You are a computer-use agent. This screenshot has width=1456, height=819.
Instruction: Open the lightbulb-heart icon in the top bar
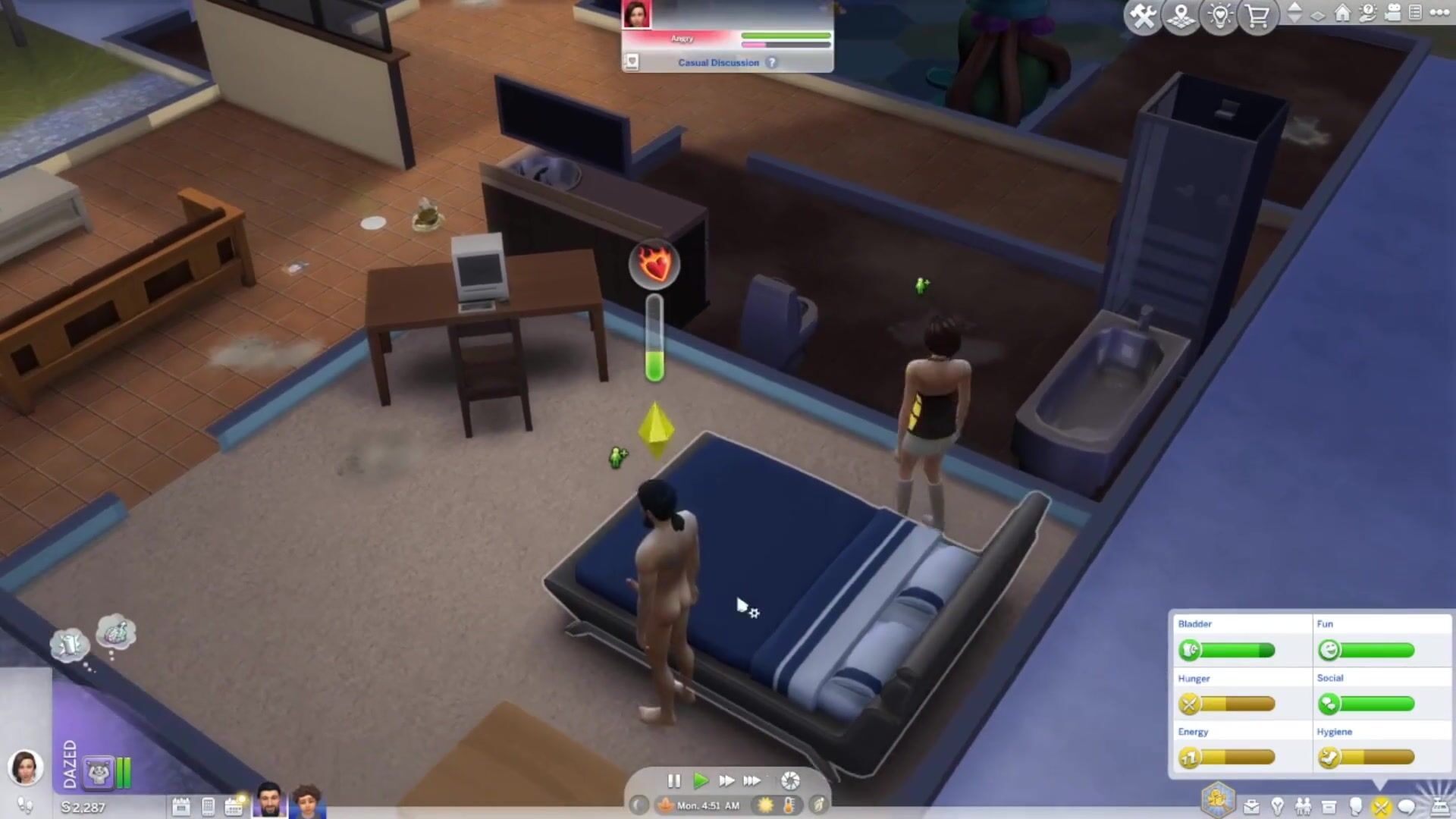[1220, 16]
